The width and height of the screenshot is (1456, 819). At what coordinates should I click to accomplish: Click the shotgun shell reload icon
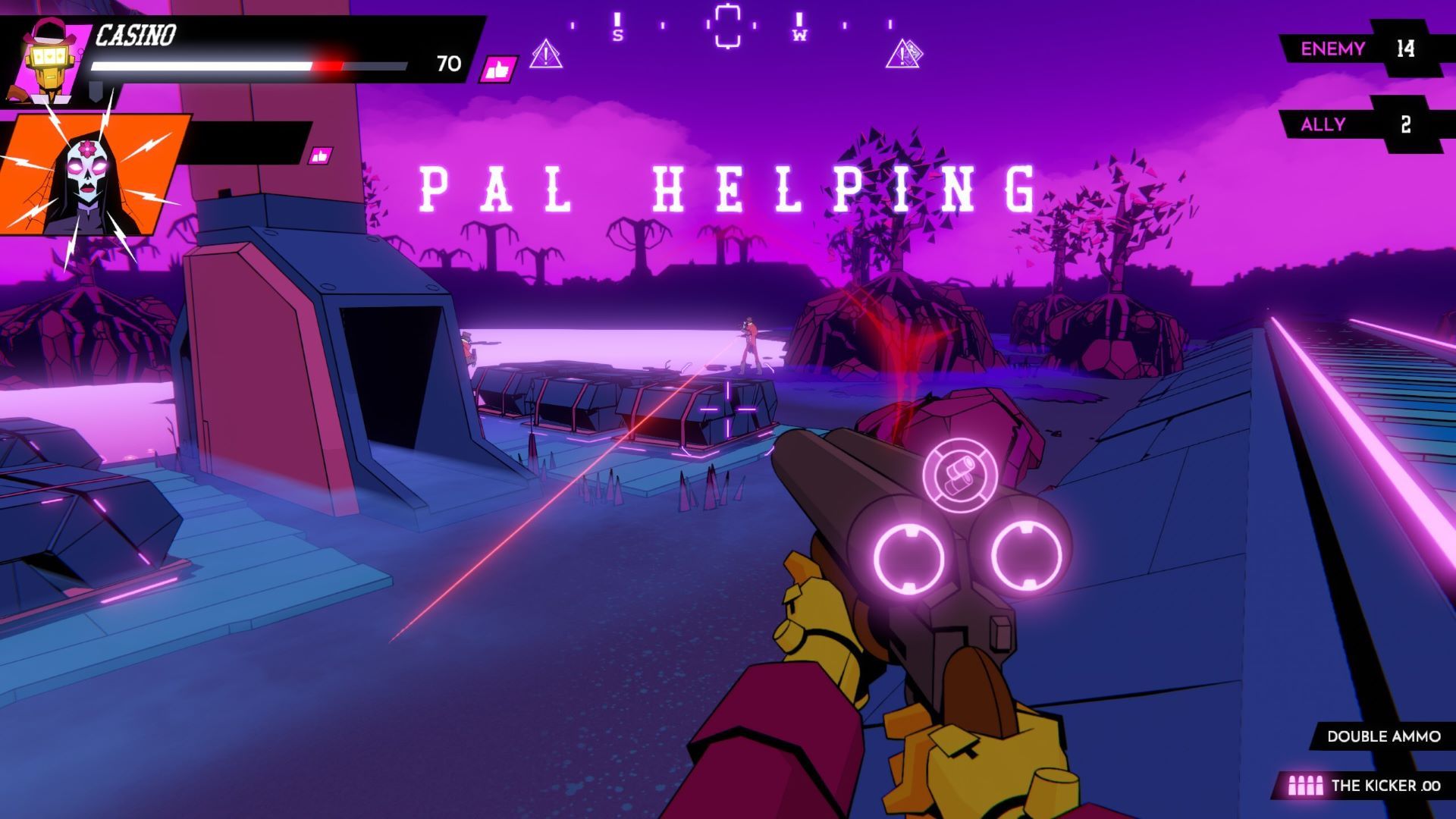click(952, 474)
